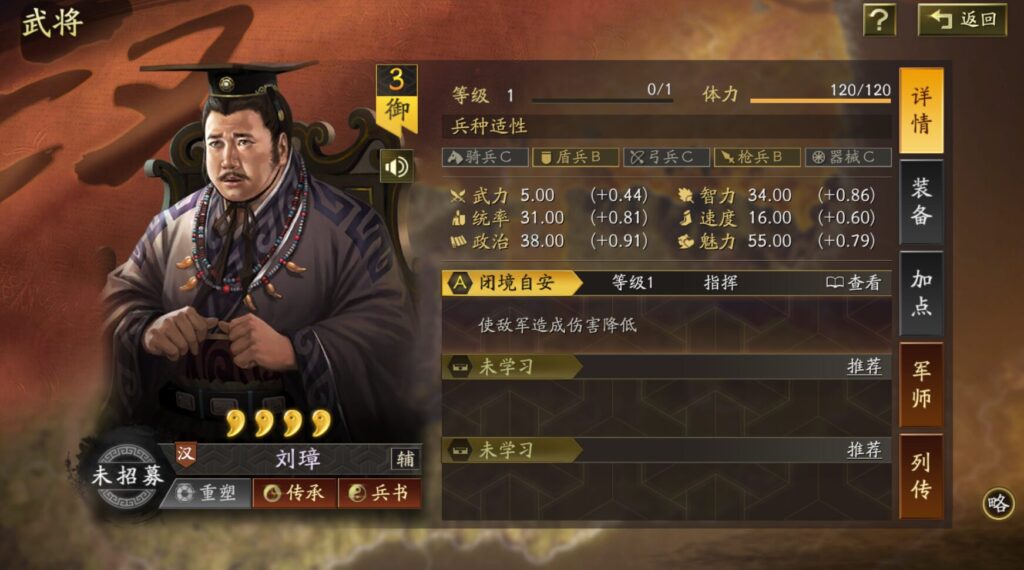Select the 器械 siege aptitude tag
Viewport: 1024px width, 570px height.
pyautogui.click(x=848, y=157)
